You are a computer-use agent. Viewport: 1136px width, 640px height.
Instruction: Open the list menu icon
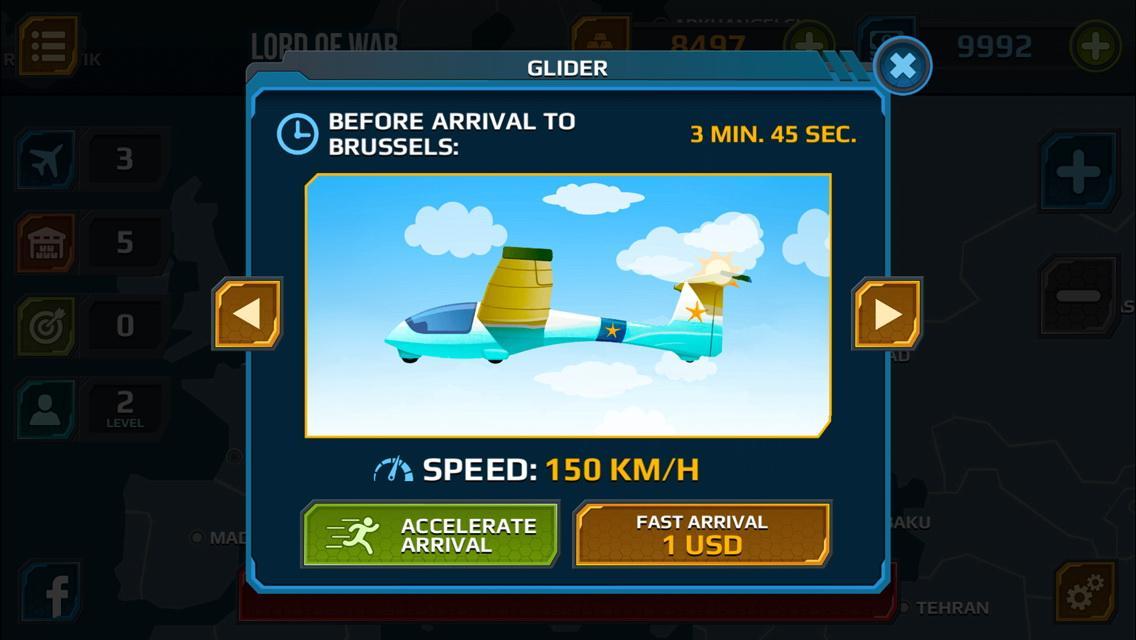(48, 45)
